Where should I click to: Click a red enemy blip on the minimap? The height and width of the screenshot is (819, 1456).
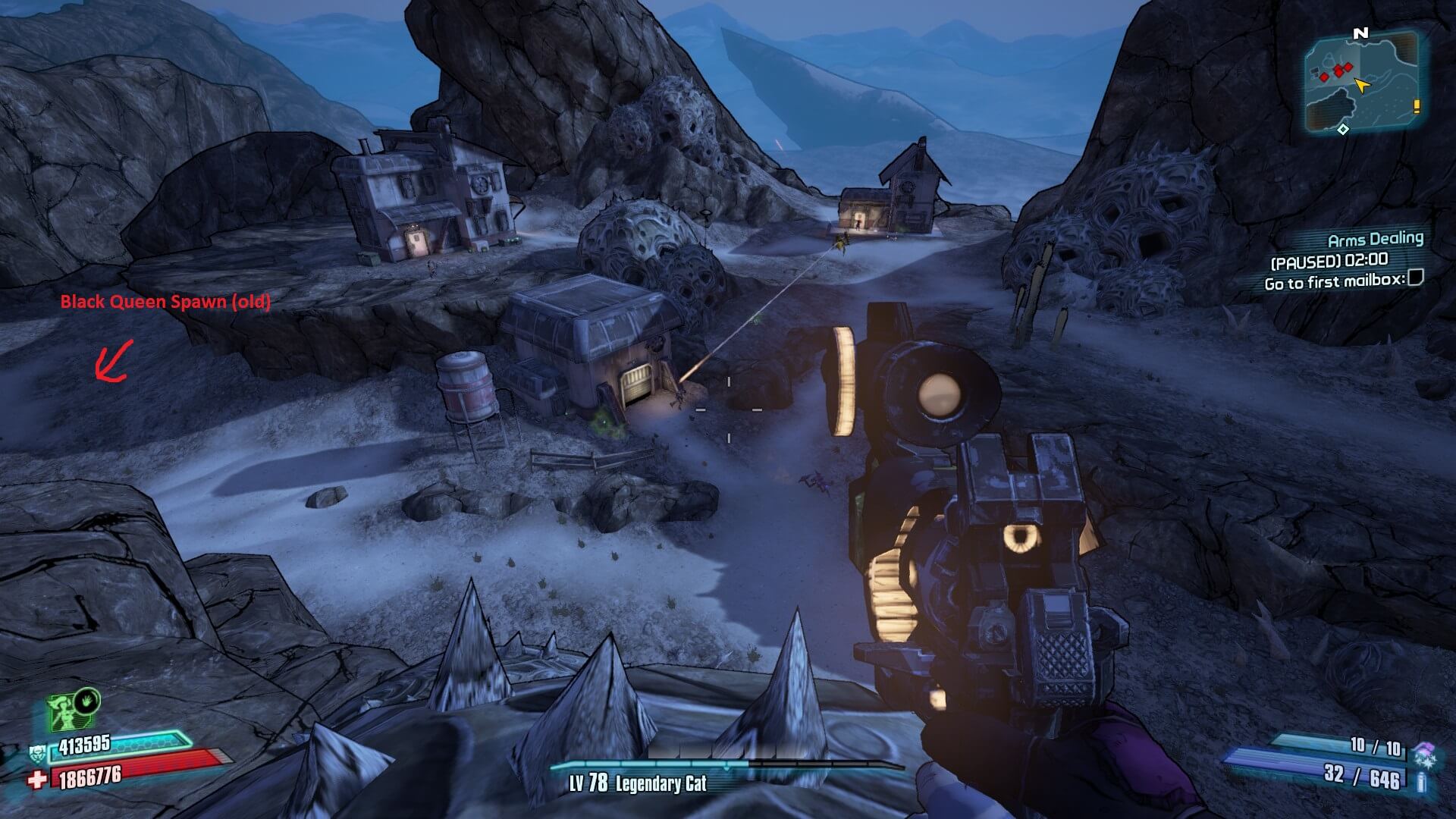(x=1338, y=71)
